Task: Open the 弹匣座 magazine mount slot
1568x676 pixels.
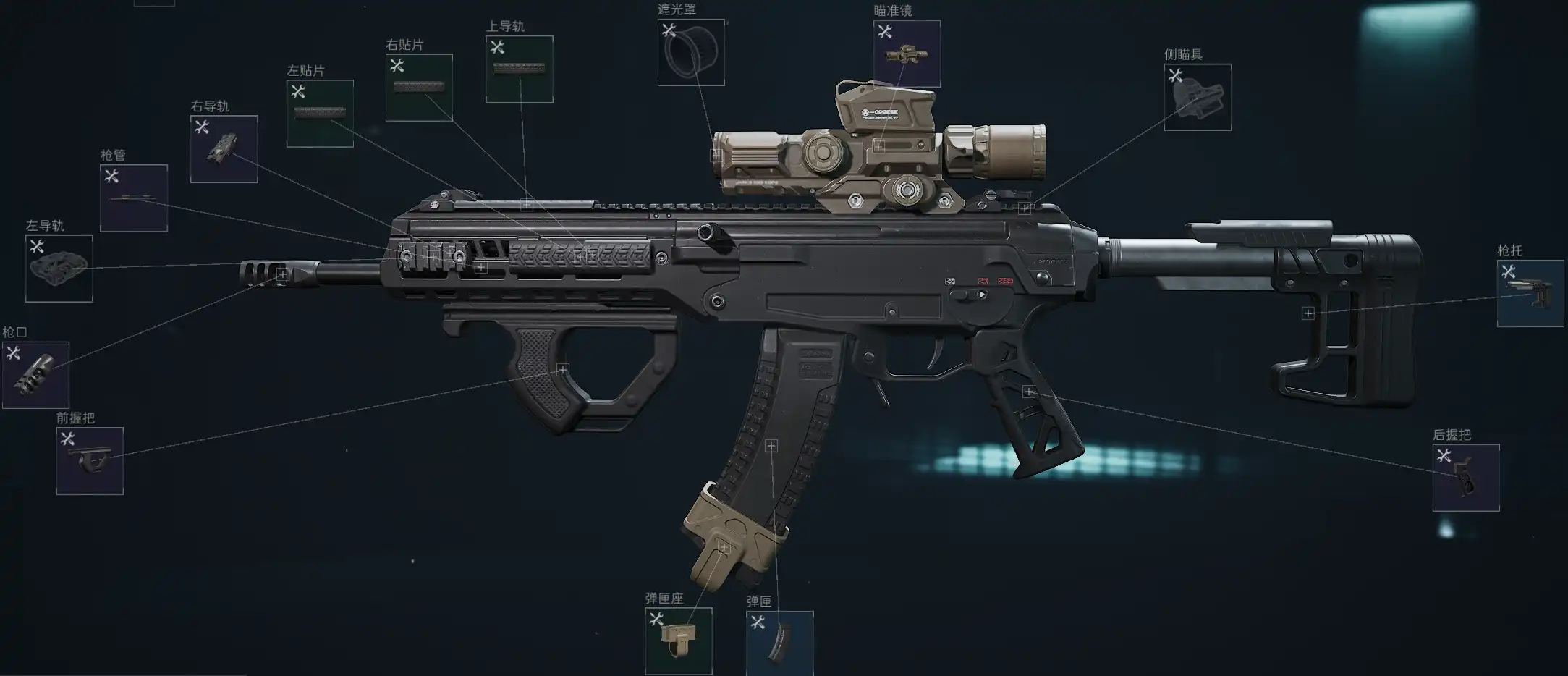Action: tap(678, 641)
